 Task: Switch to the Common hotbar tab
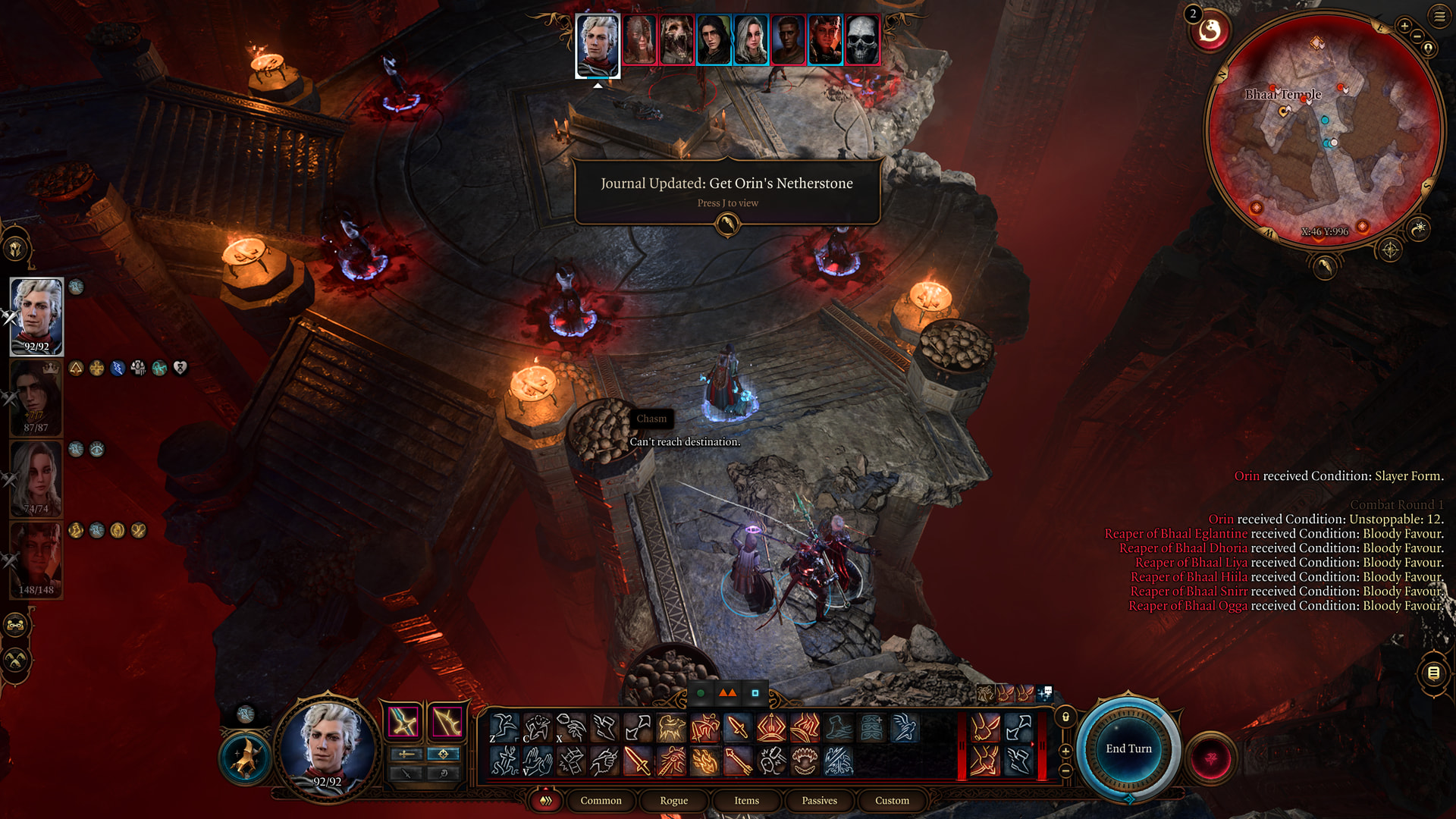(601, 801)
